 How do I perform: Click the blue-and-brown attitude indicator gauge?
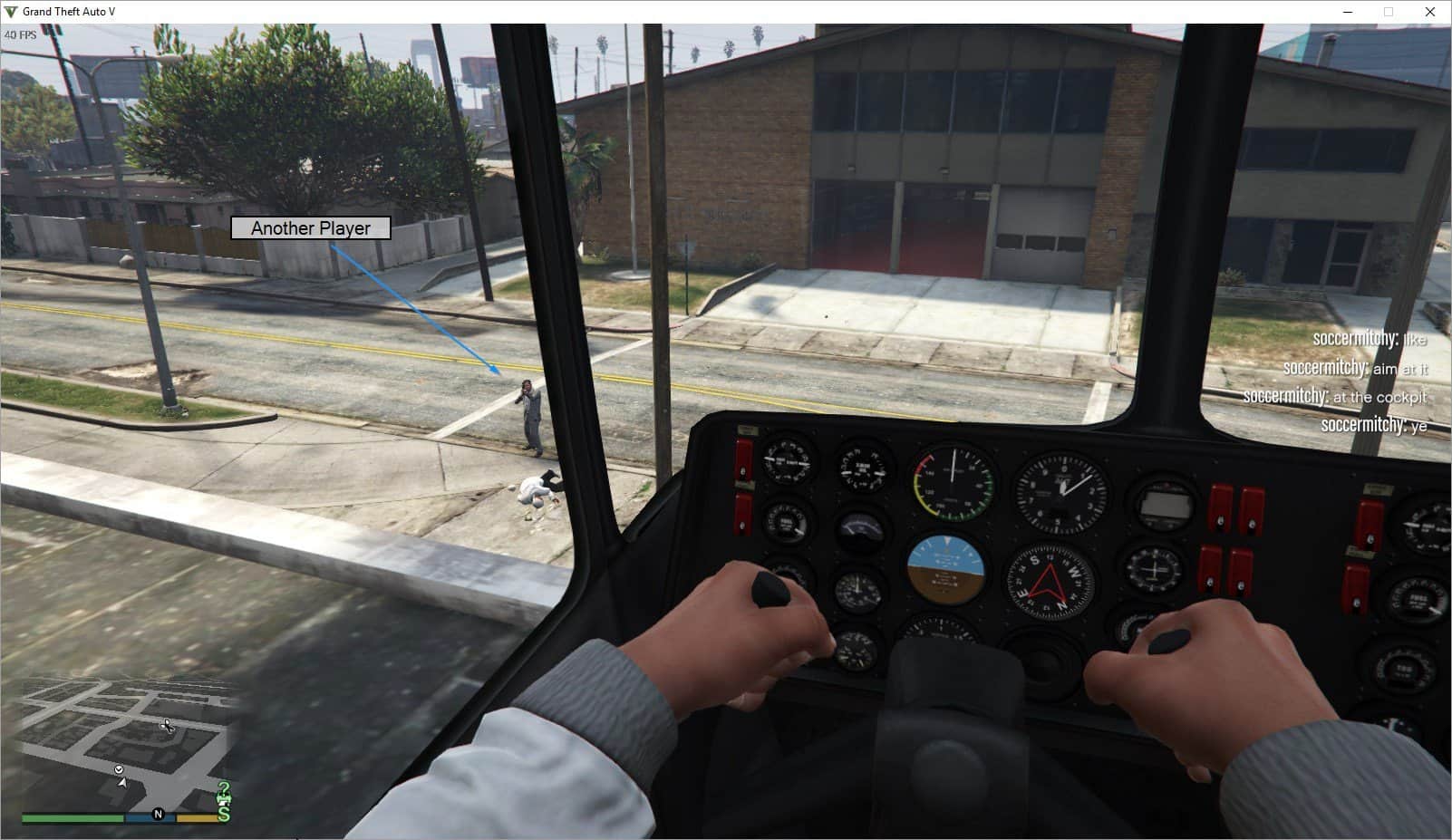click(946, 569)
